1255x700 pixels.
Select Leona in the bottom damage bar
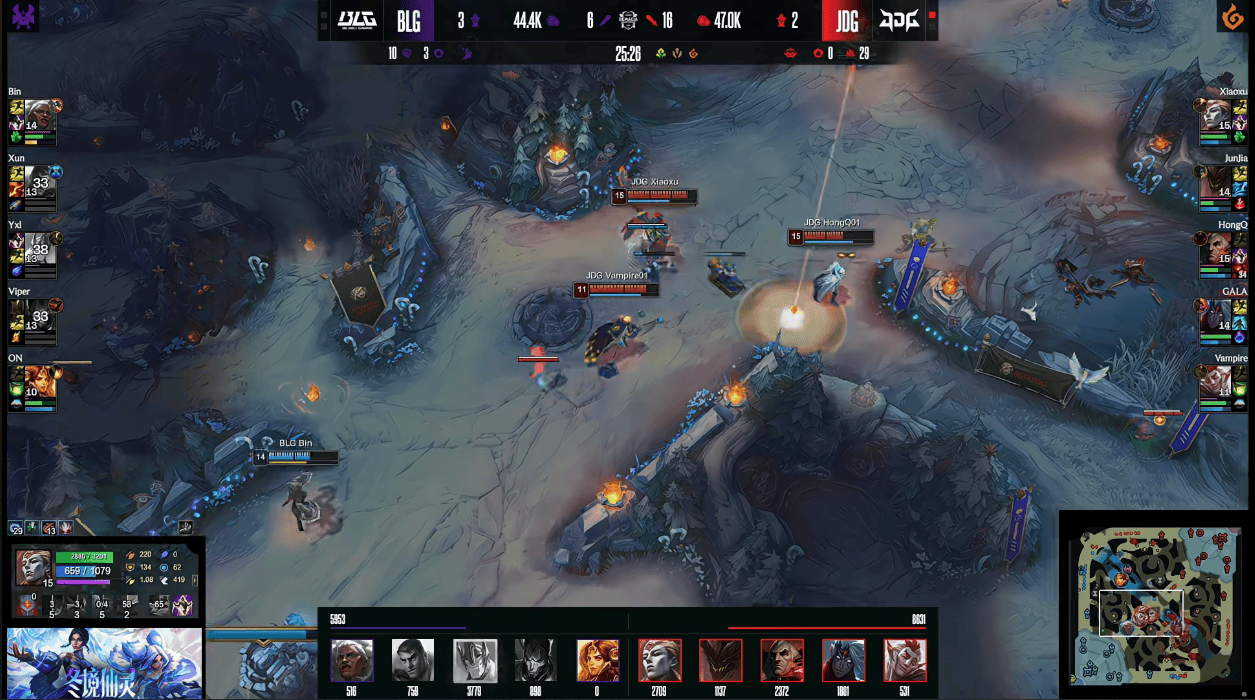click(597, 660)
